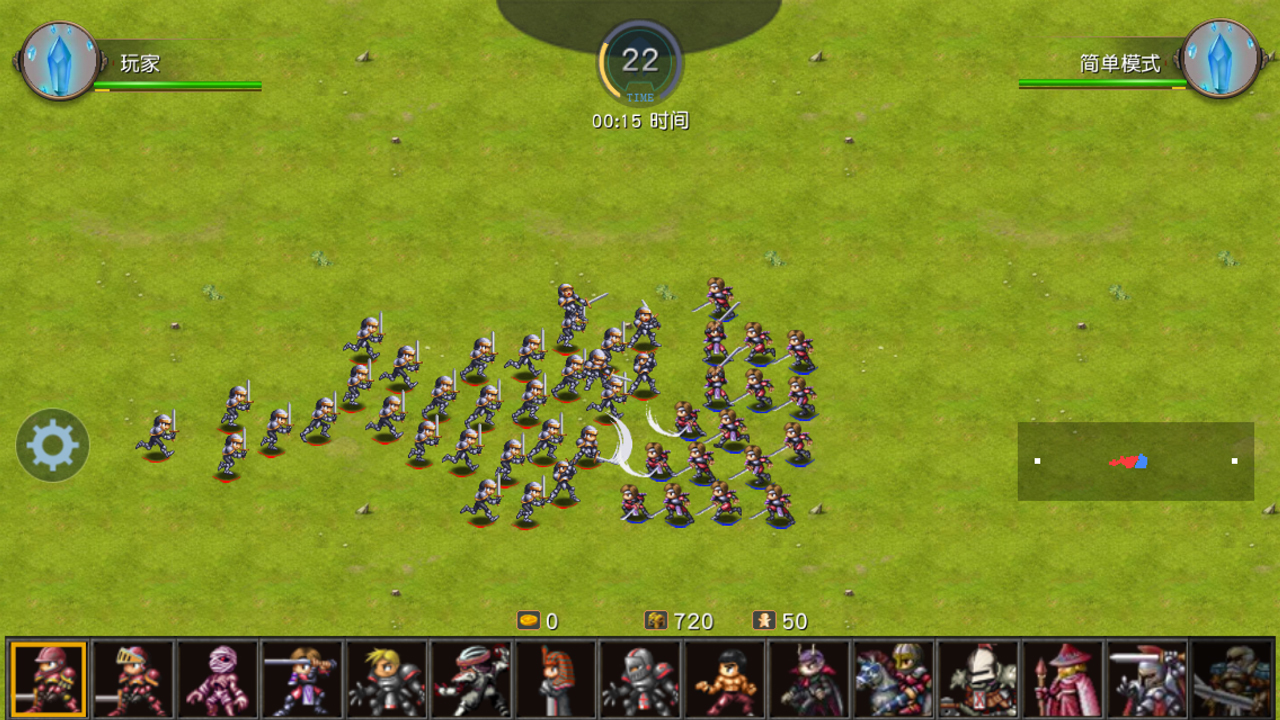Select the red-robed wizard unit
This screenshot has height=720, width=1280.
(x=1063, y=680)
